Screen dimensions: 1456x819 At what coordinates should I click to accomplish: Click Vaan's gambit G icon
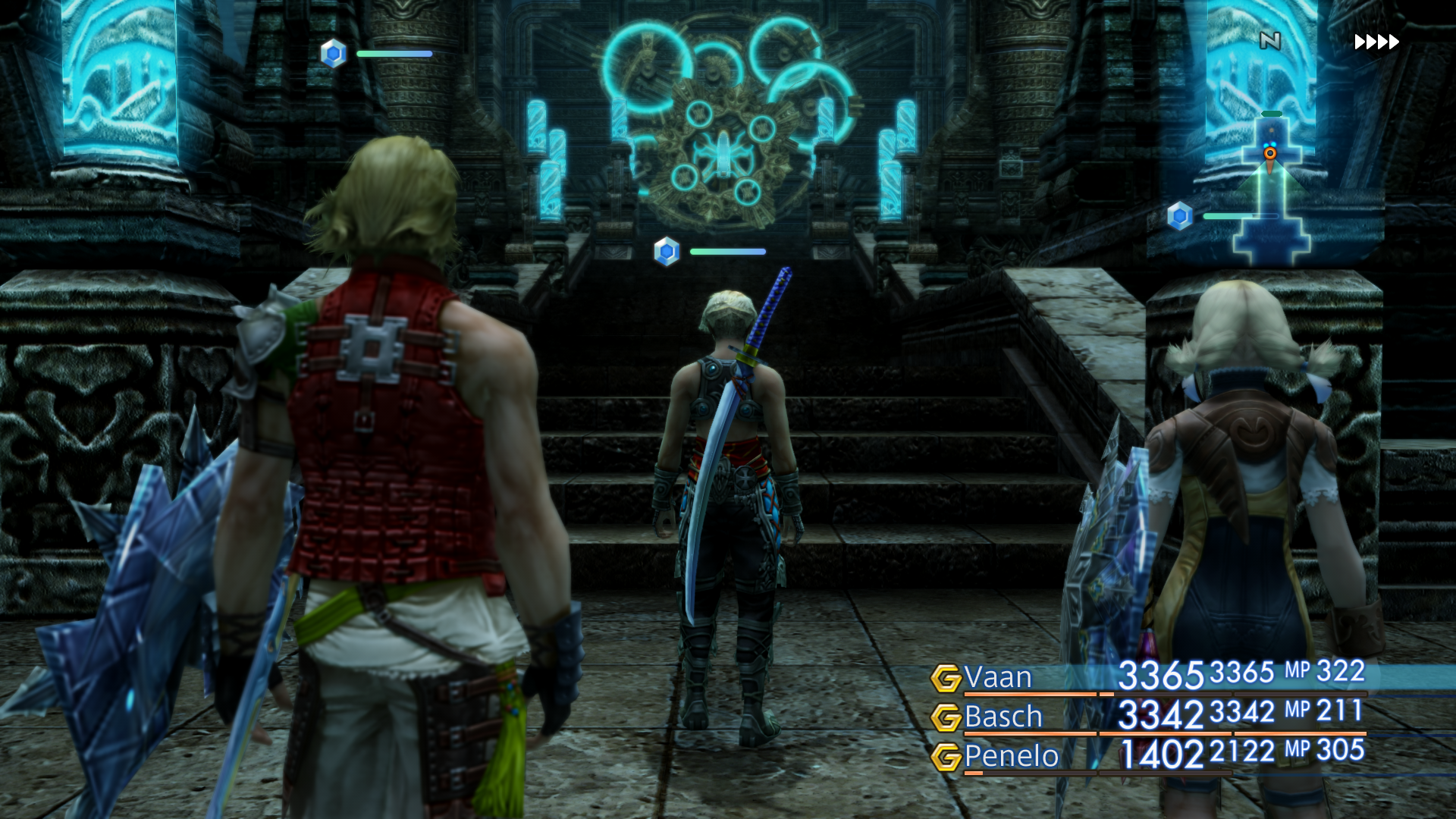[946, 678]
